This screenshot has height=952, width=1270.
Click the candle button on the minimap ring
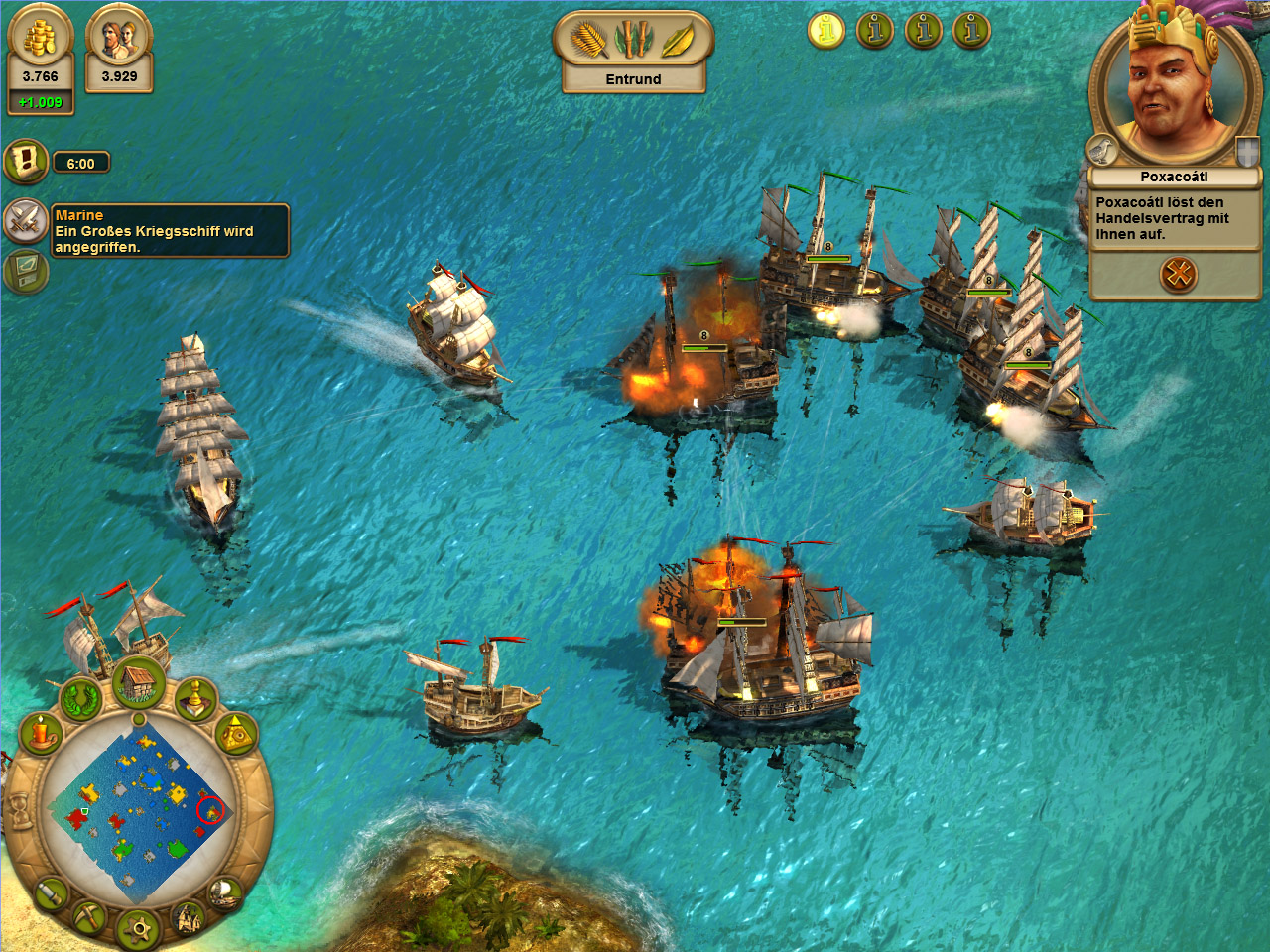point(41,735)
